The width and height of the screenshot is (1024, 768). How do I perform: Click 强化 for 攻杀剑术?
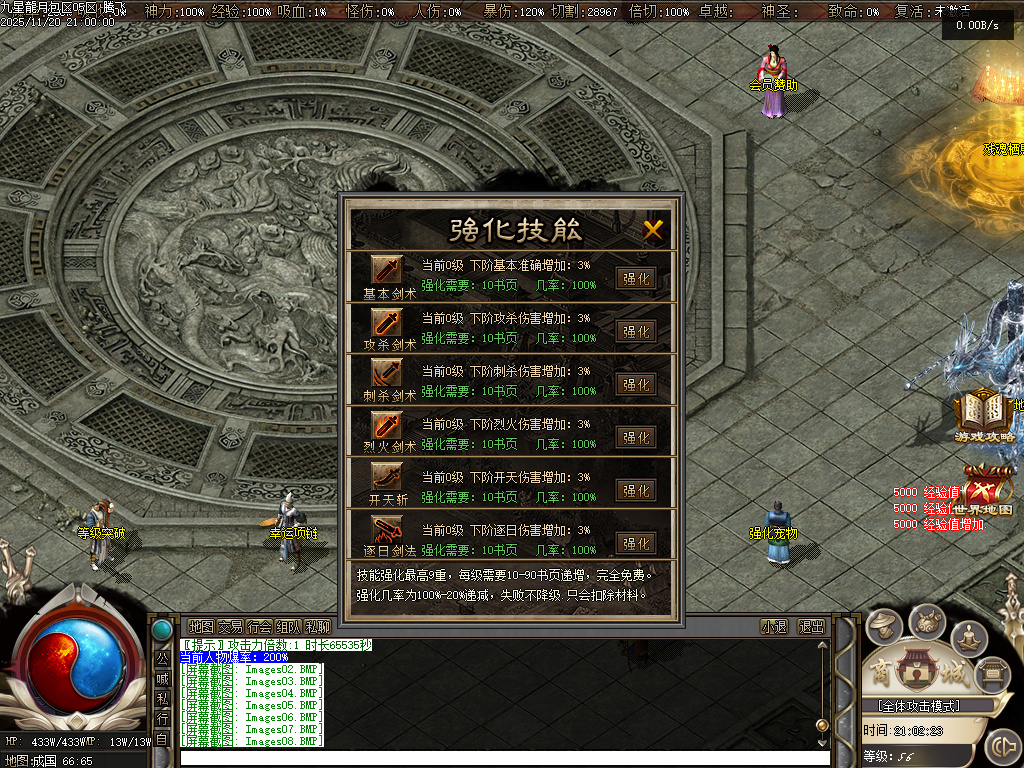click(636, 331)
